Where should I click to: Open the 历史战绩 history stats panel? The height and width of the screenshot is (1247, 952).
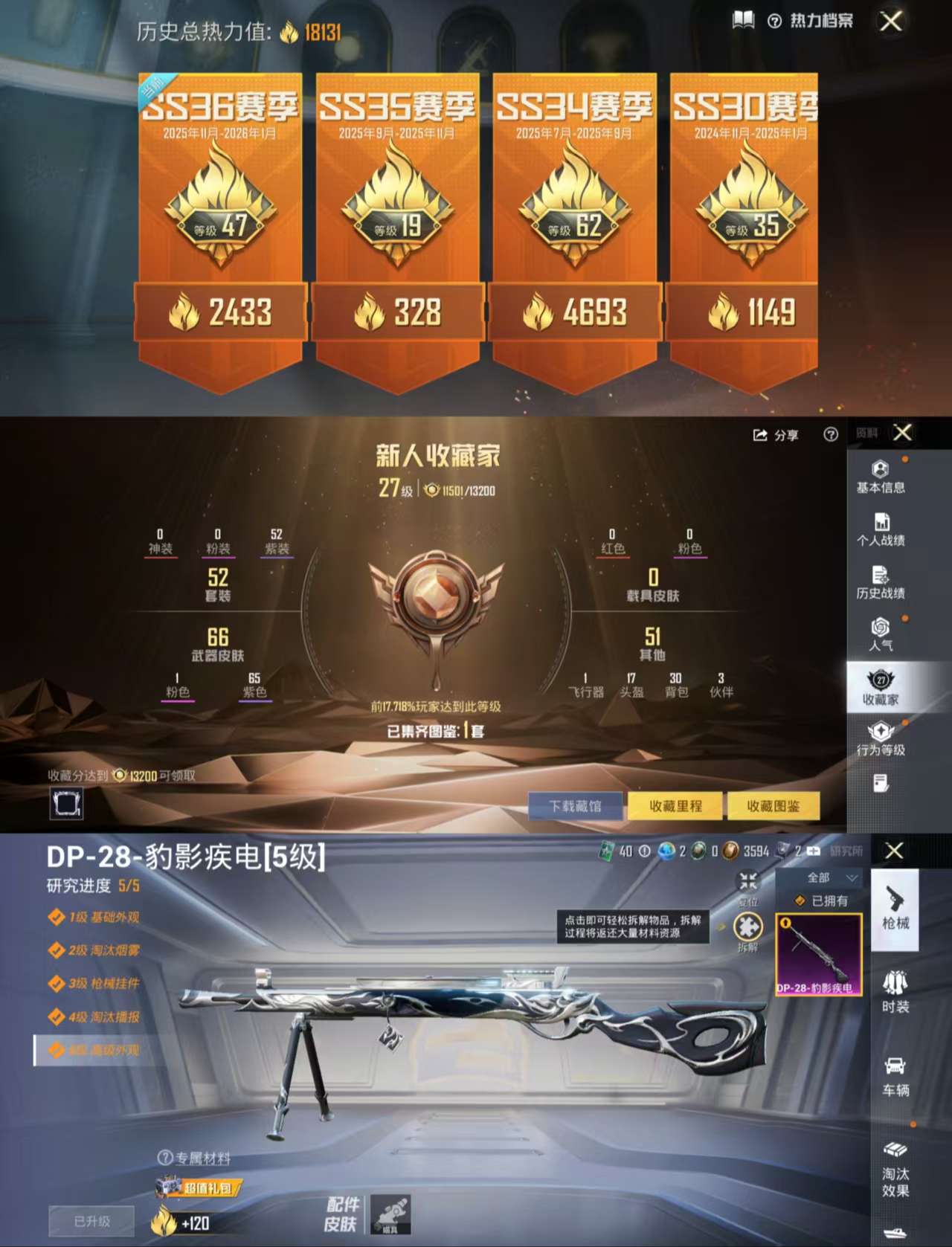[x=881, y=580]
